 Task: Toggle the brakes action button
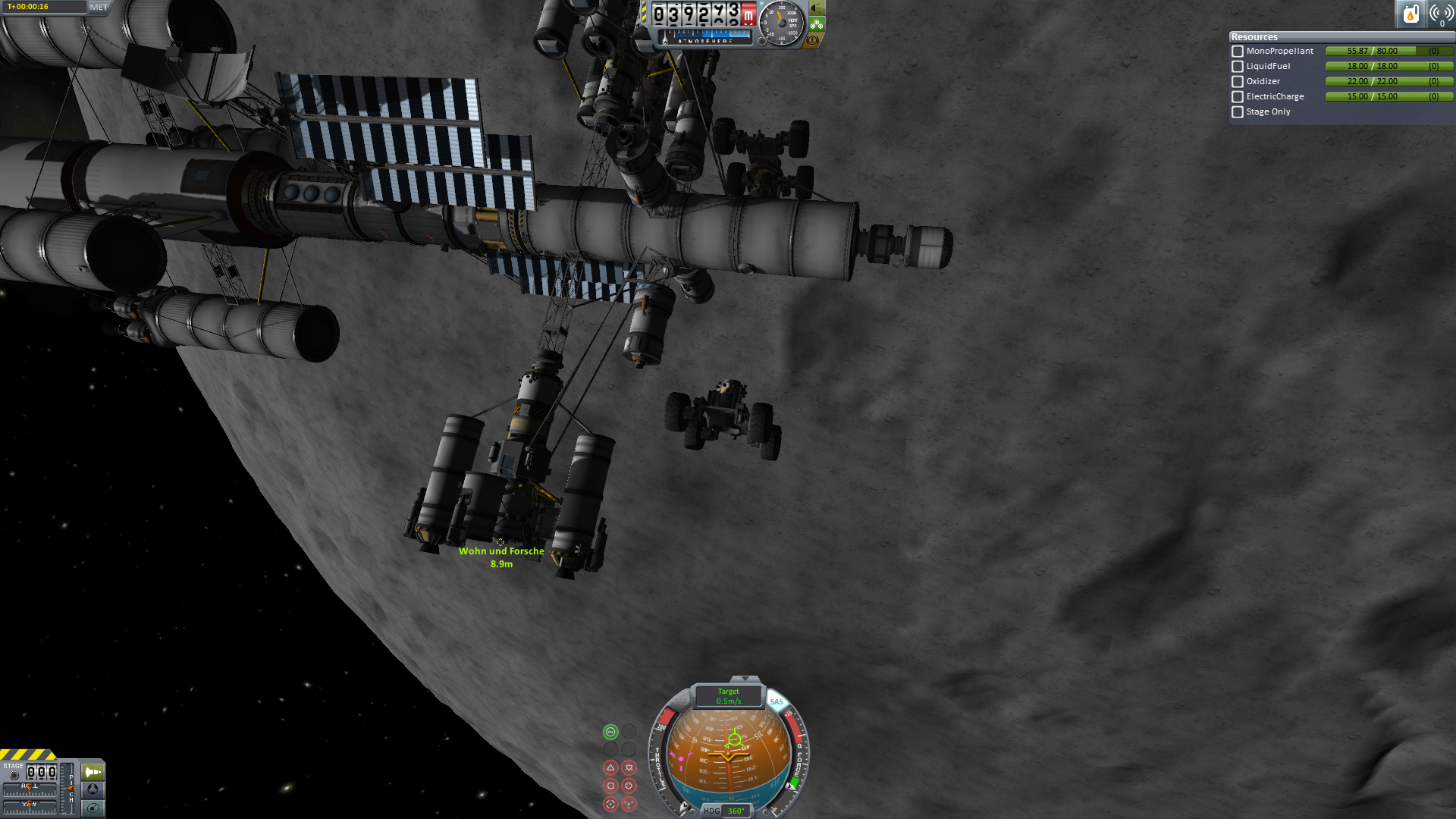[x=813, y=40]
